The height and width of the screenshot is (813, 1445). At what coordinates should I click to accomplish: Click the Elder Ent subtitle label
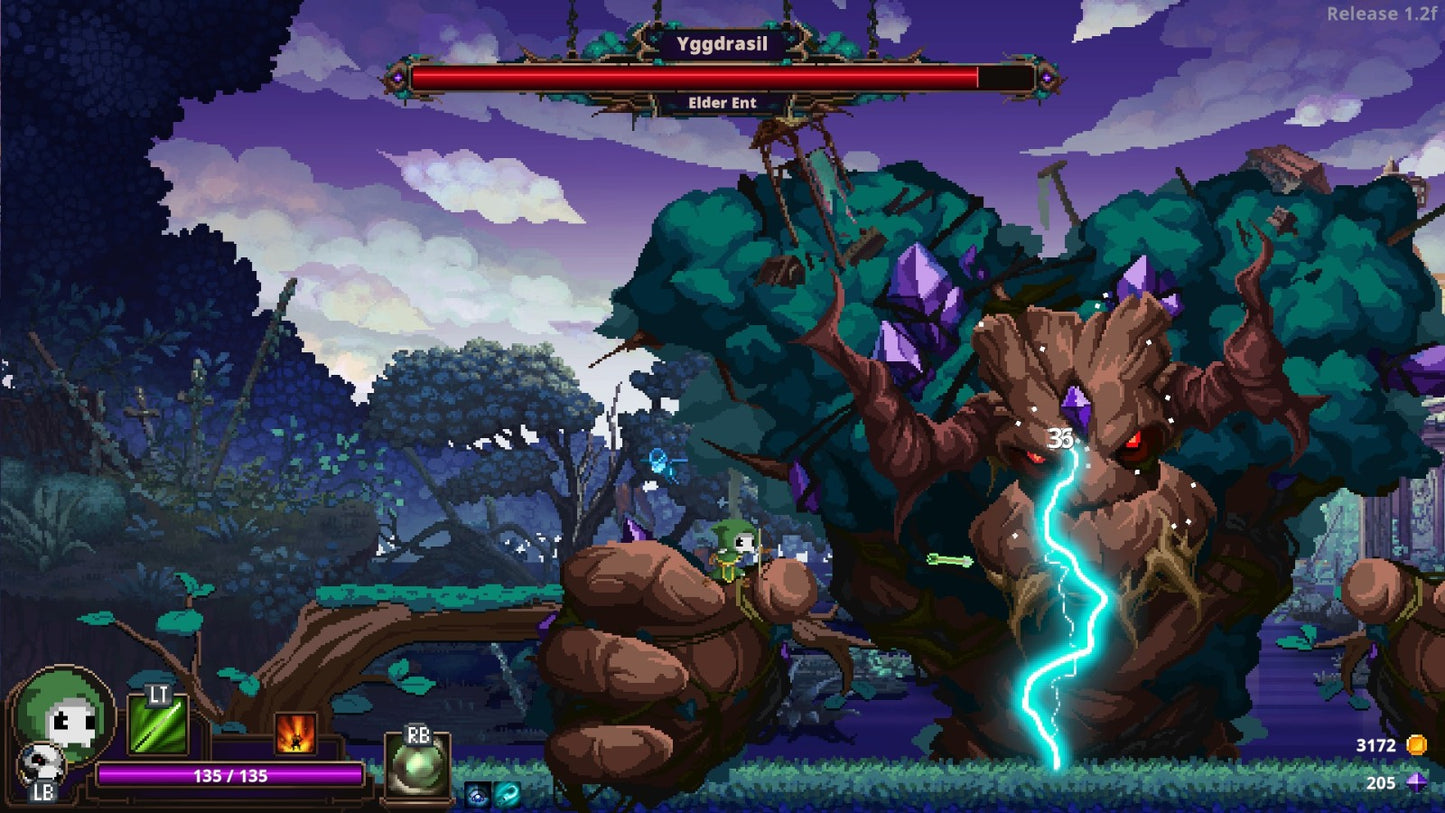tap(723, 102)
